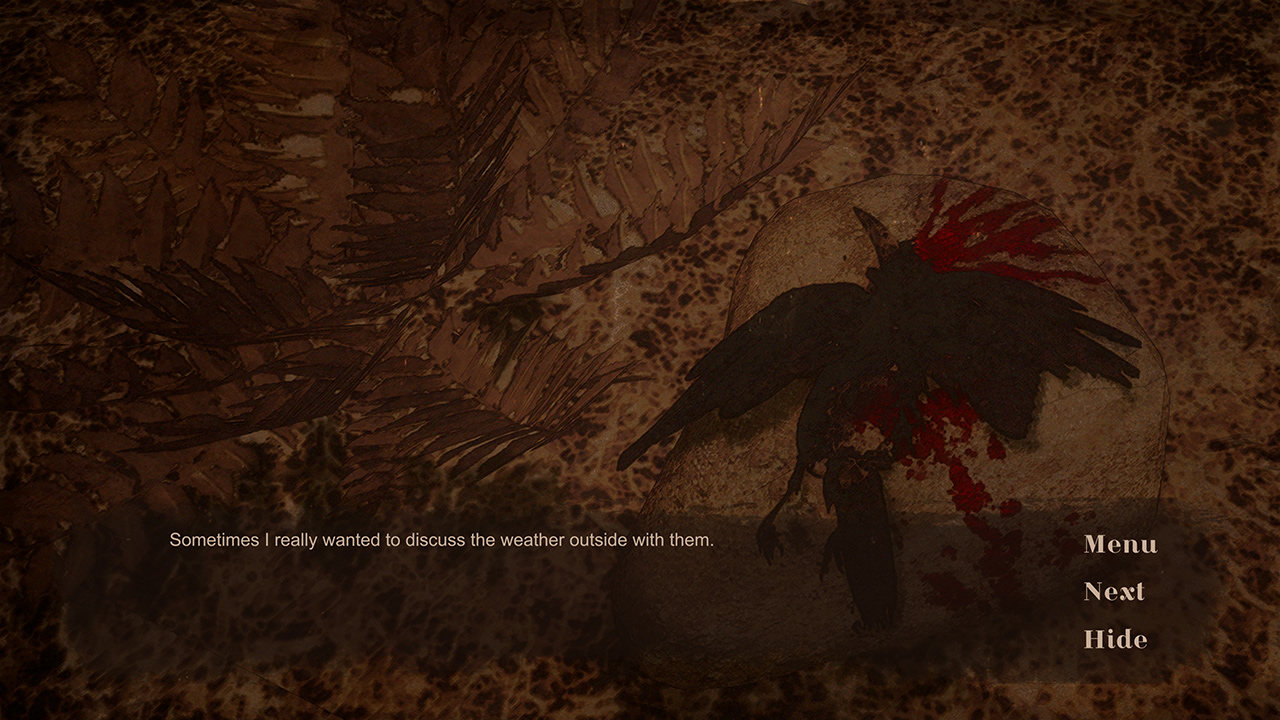Screen dimensions: 1280x720
Task: Toggle the textbox visibility with Hide
Action: pyautogui.click(x=1113, y=640)
